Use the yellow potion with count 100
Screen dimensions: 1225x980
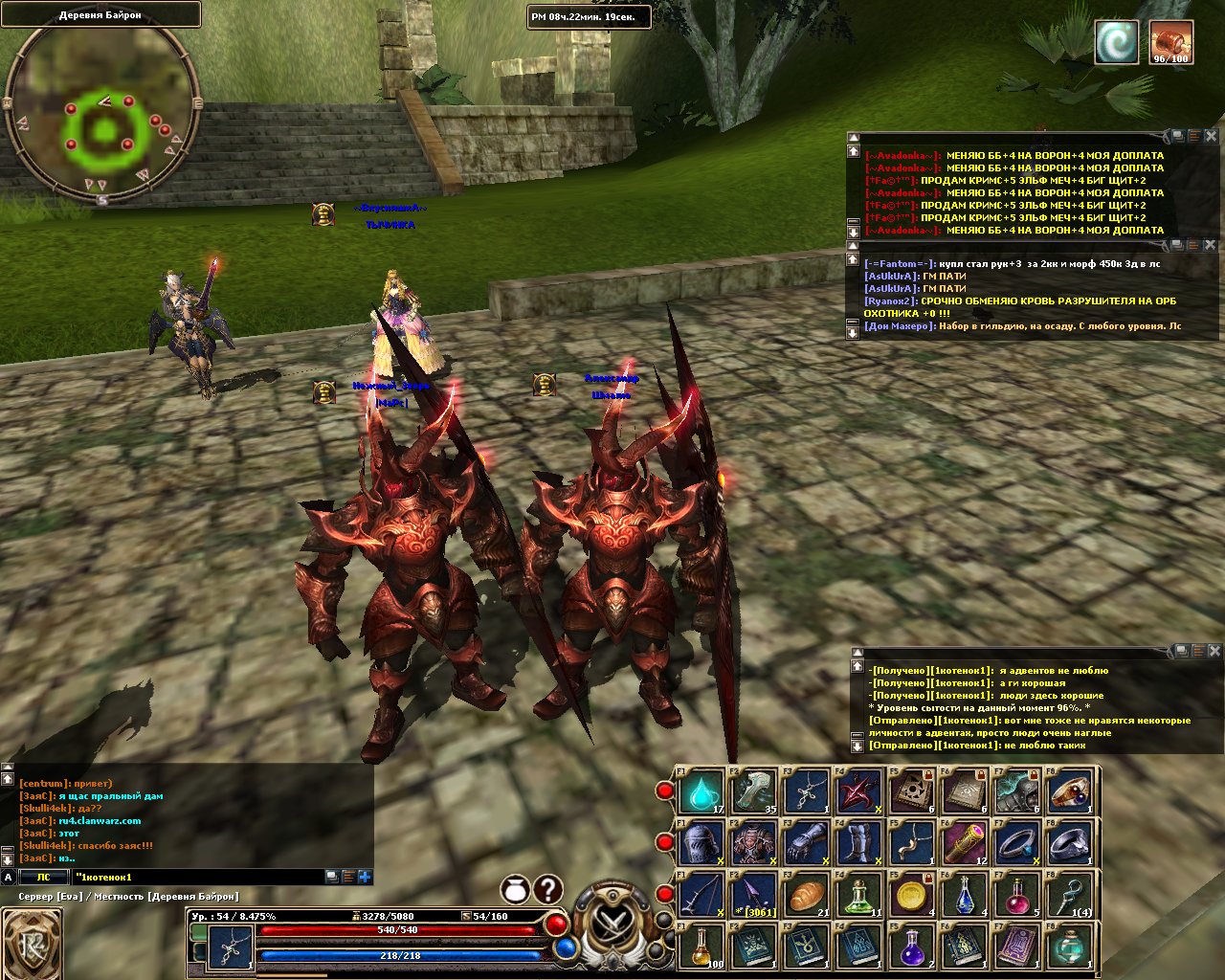click(x=702, y=947)
